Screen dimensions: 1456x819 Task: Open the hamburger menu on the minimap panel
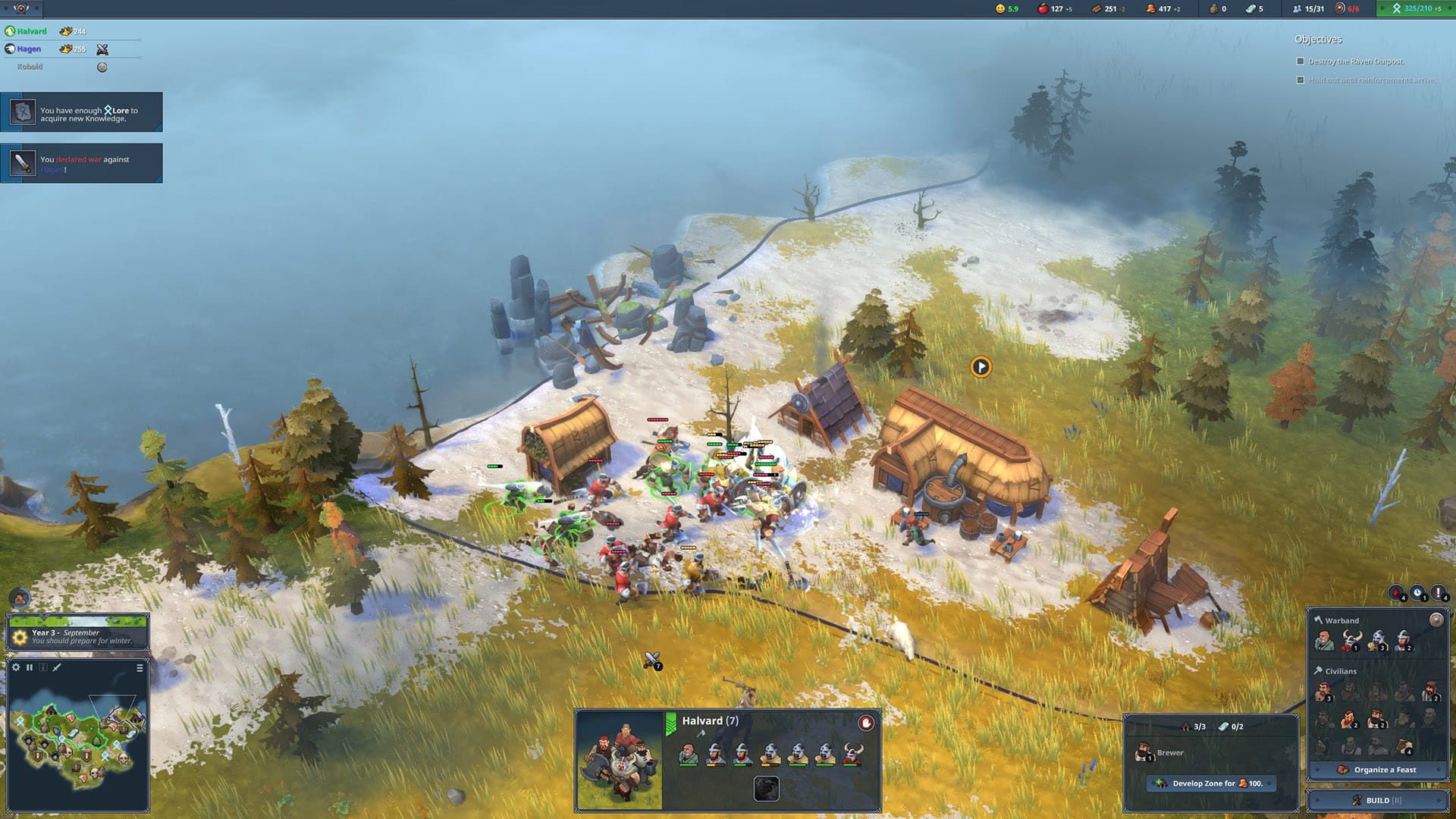click(140, 667)
